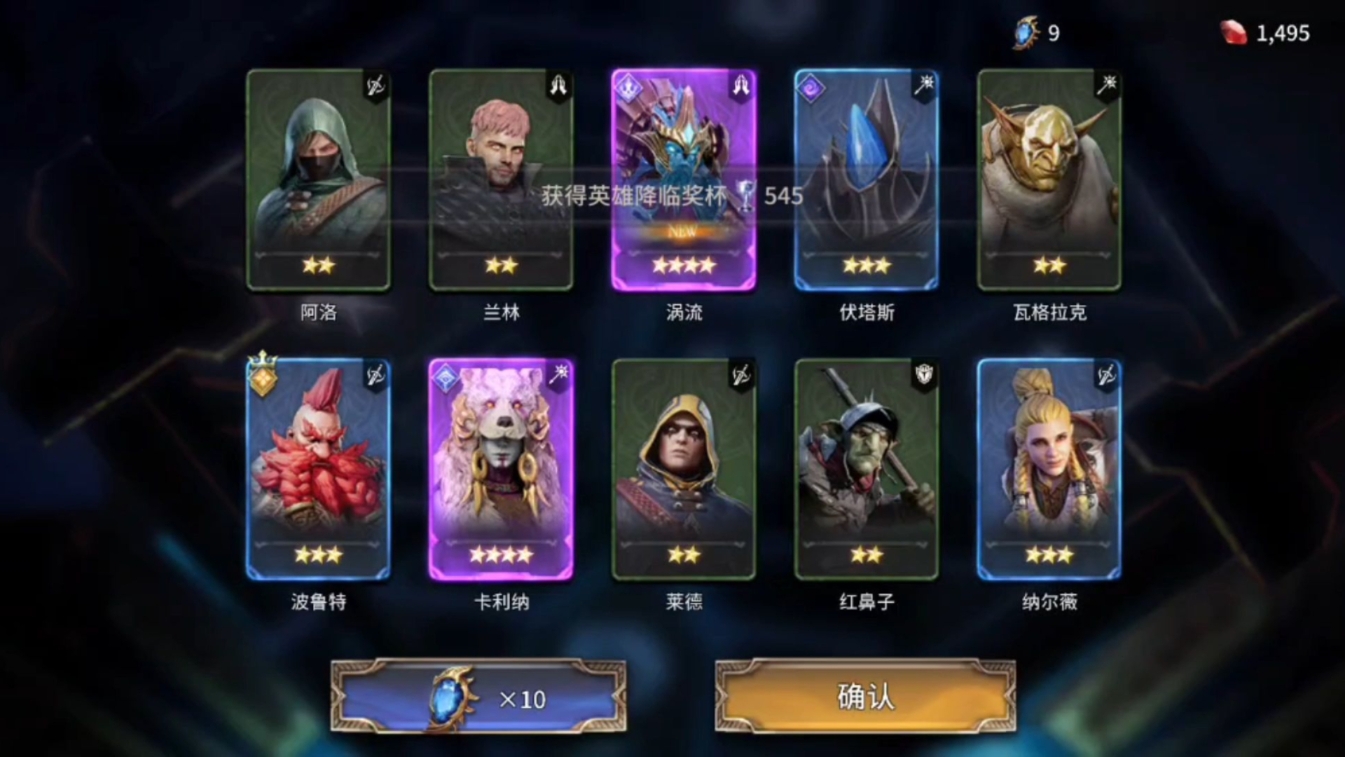Image resolution: width=1345 pixels, height=757 pixels.
Task: Click the wand icon on 伏塔斯's card
Action: click(x=924, y=84)
